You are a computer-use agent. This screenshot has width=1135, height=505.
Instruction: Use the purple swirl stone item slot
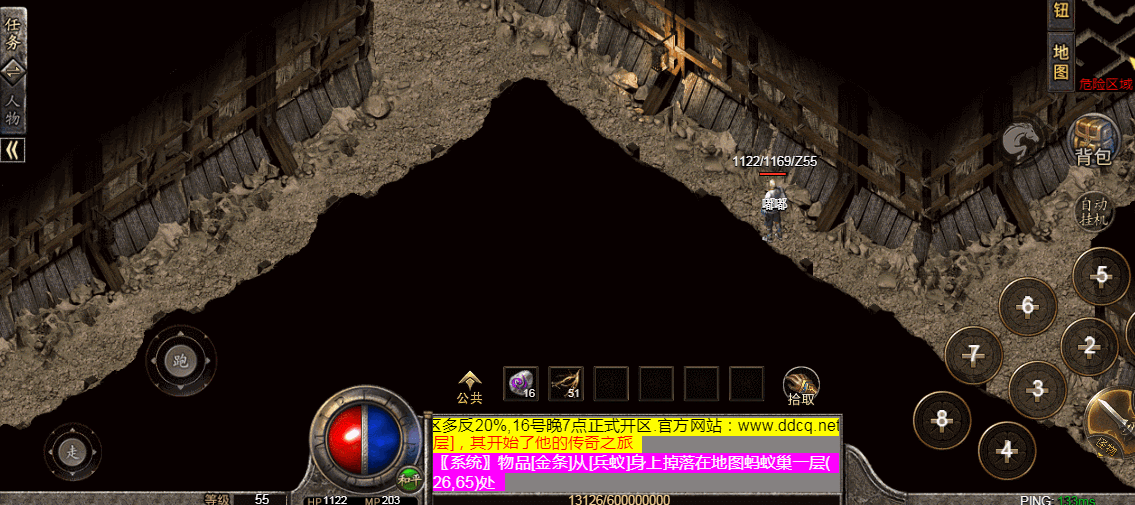[x=520, y=383]
